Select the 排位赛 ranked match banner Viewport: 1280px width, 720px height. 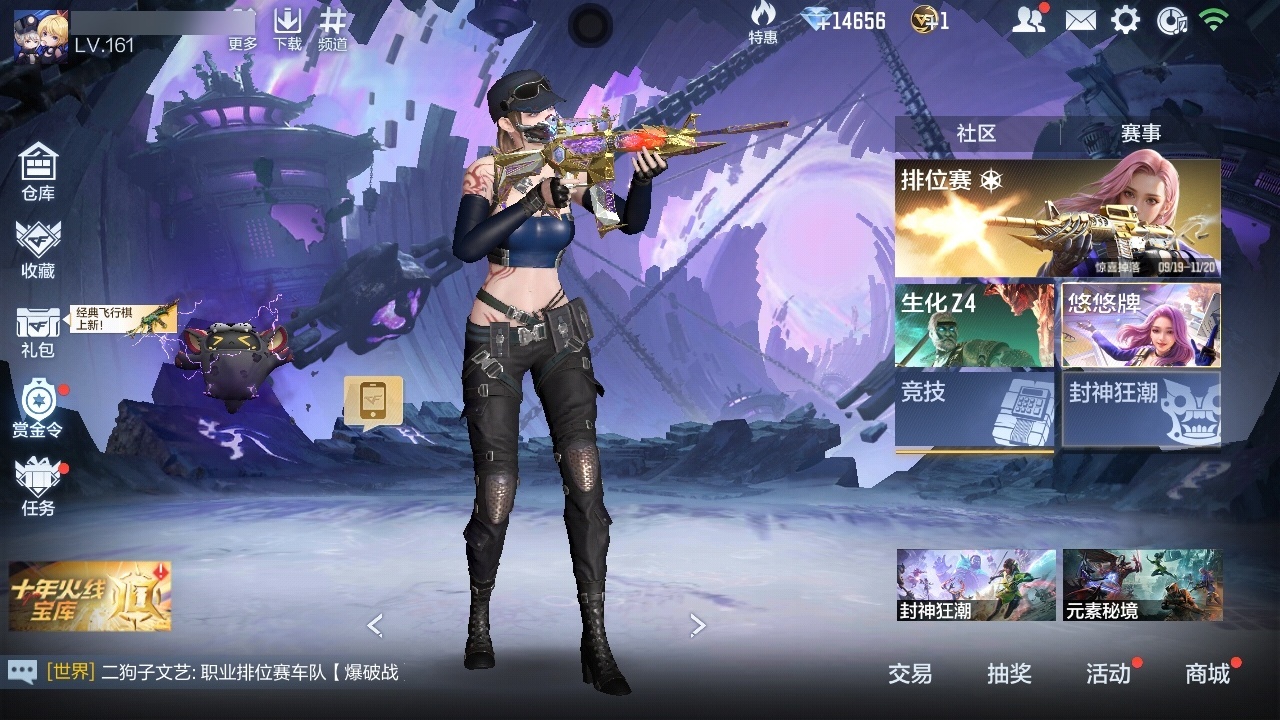(x=1057, y=218)
